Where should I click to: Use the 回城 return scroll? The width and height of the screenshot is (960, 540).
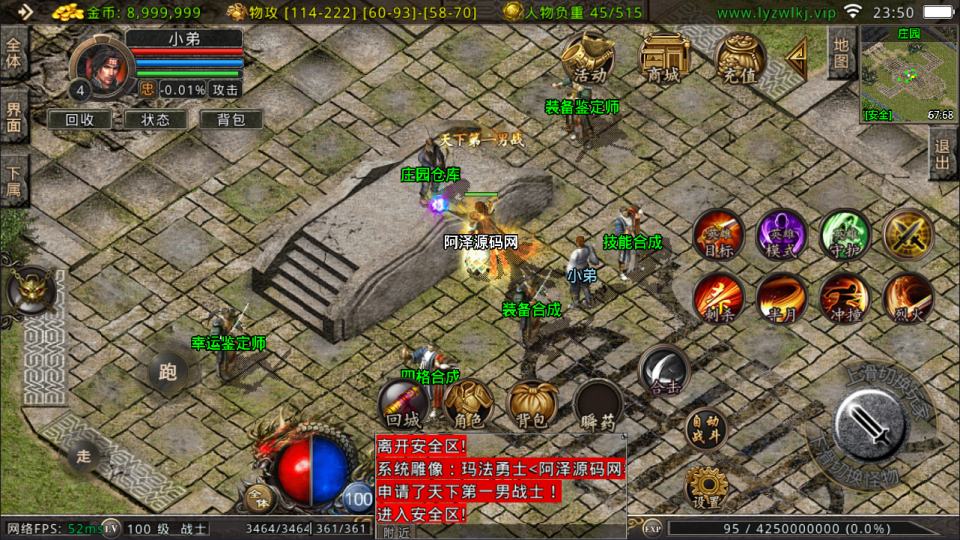(x=404, y=405)
